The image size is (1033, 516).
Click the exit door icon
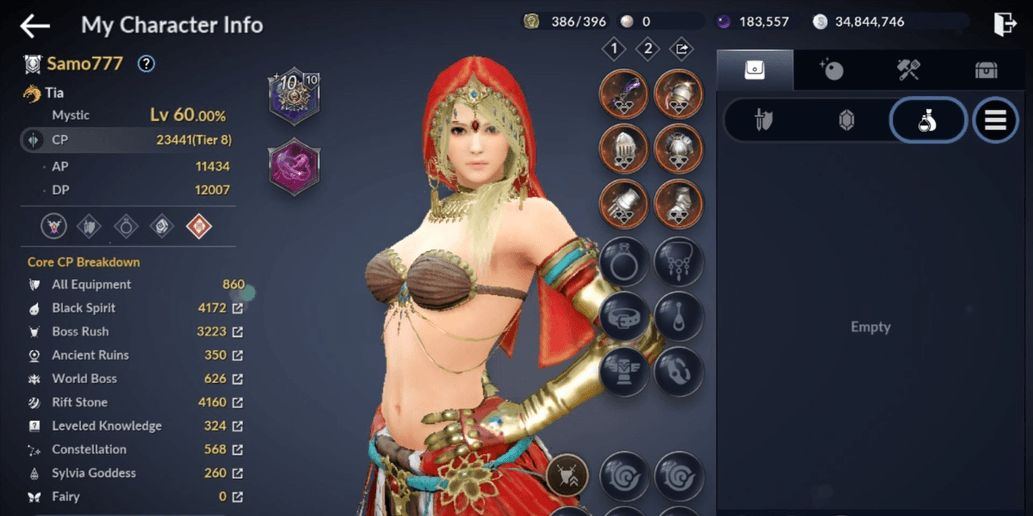click(1005, 24)
